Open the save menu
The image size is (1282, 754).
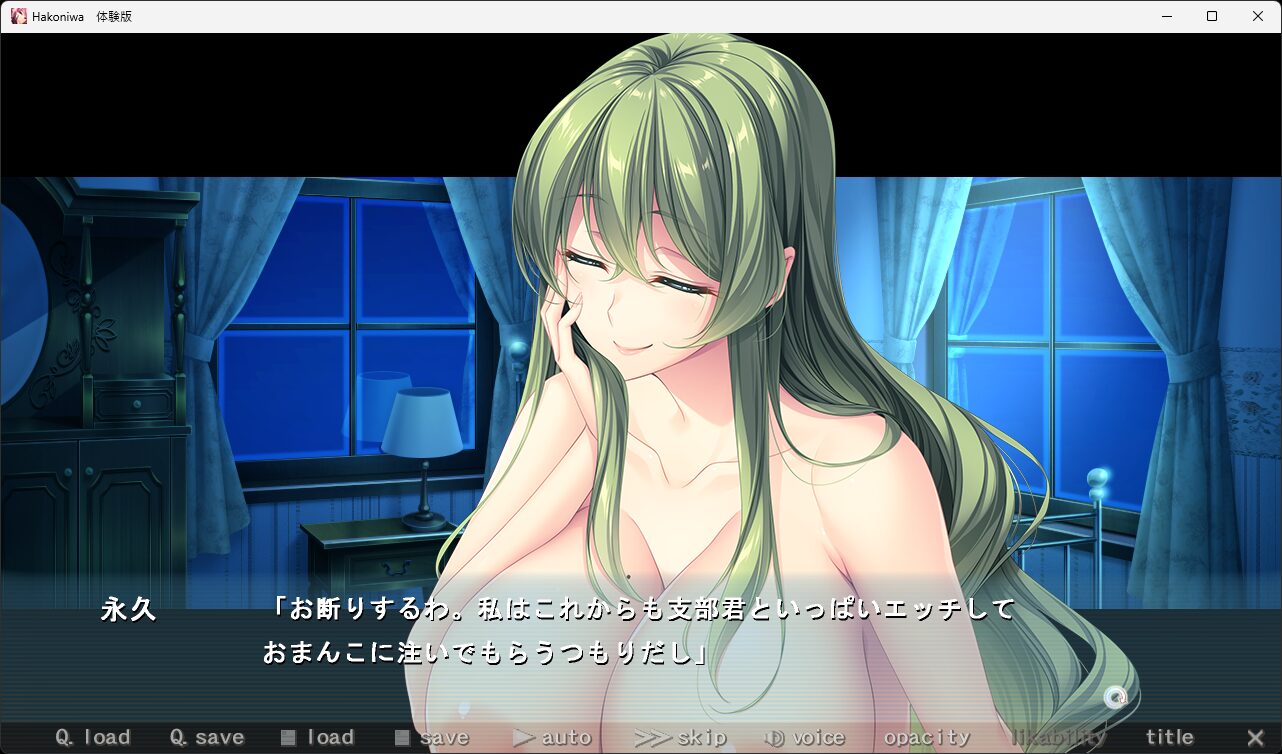(432, 738)
